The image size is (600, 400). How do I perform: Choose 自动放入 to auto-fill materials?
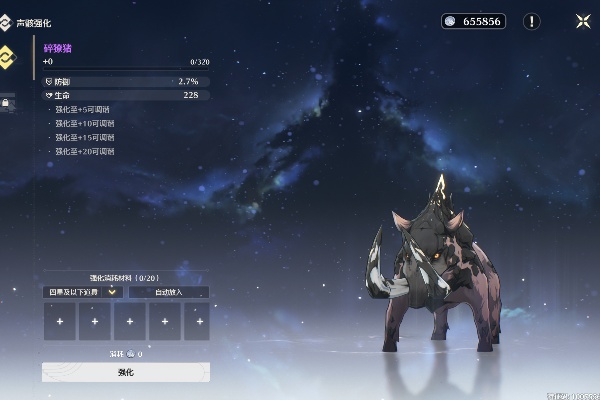(x=168, y=292)
